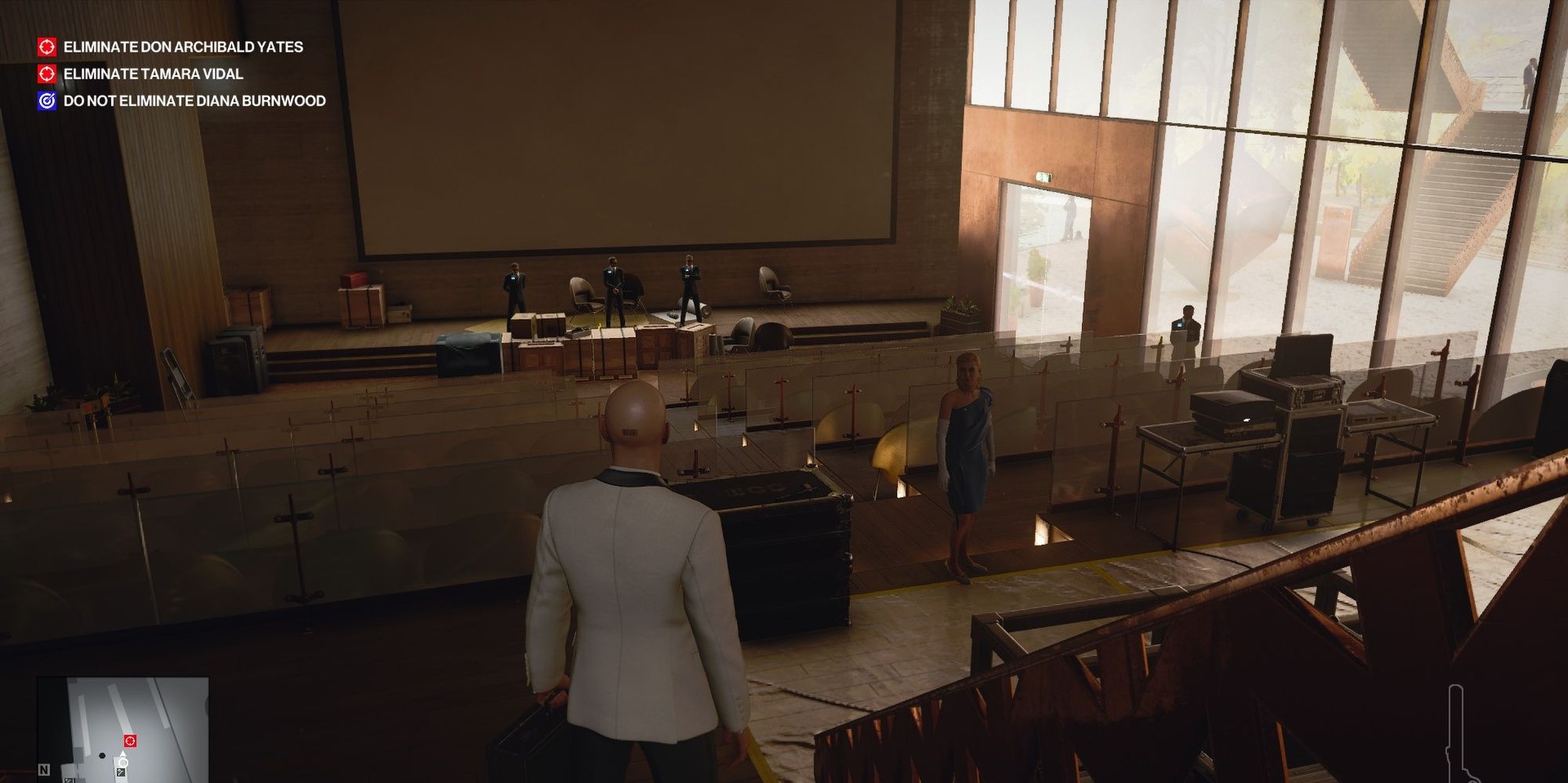Screen dimensions: 1568x783
Task: Click the N compass marker on the minimap
Action: pos(44,770)
